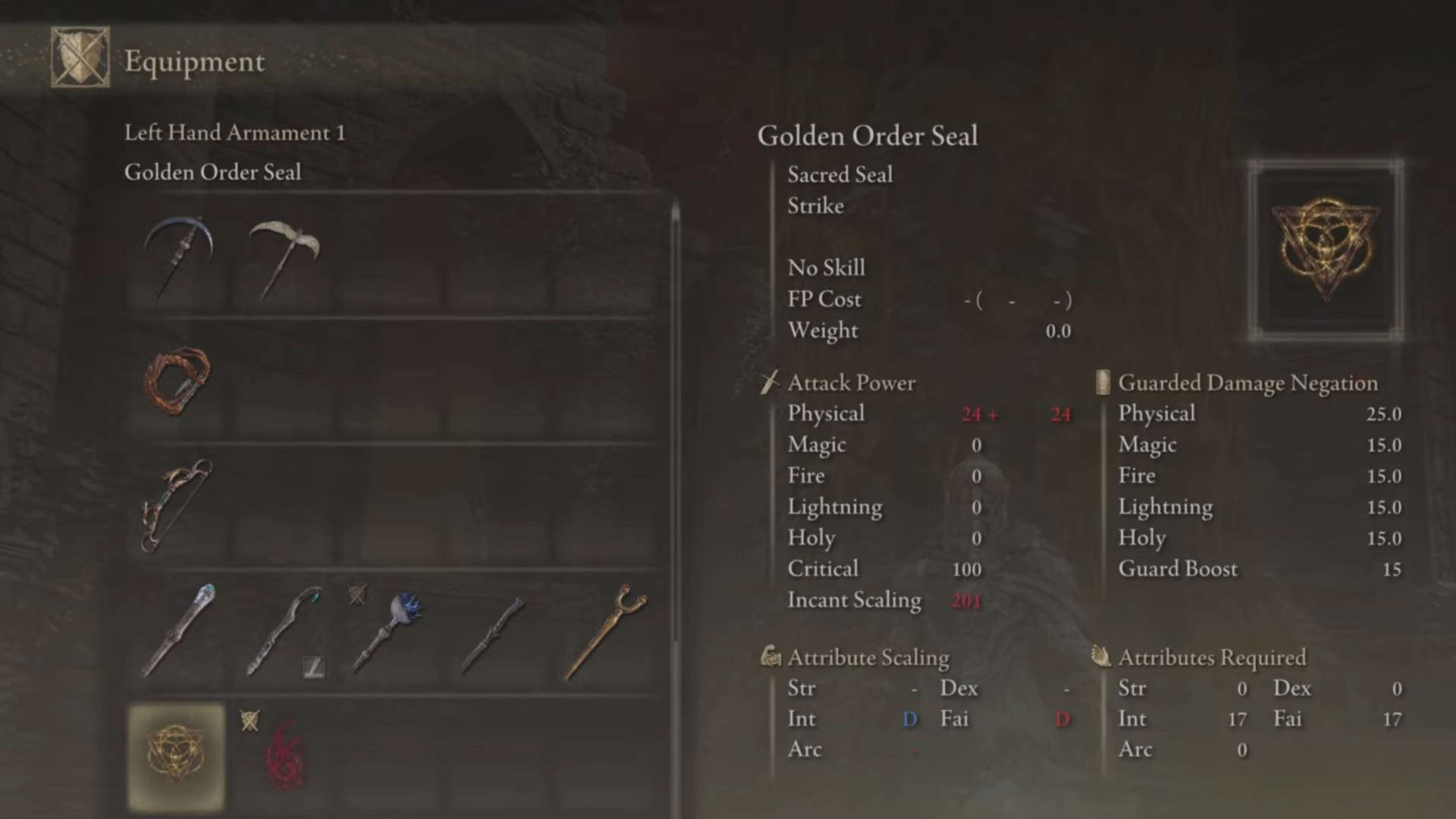Pick the golden staff with crescent head
Image resolution: width=1456 pixels, height=819 pixels.
tap(604, 631)
